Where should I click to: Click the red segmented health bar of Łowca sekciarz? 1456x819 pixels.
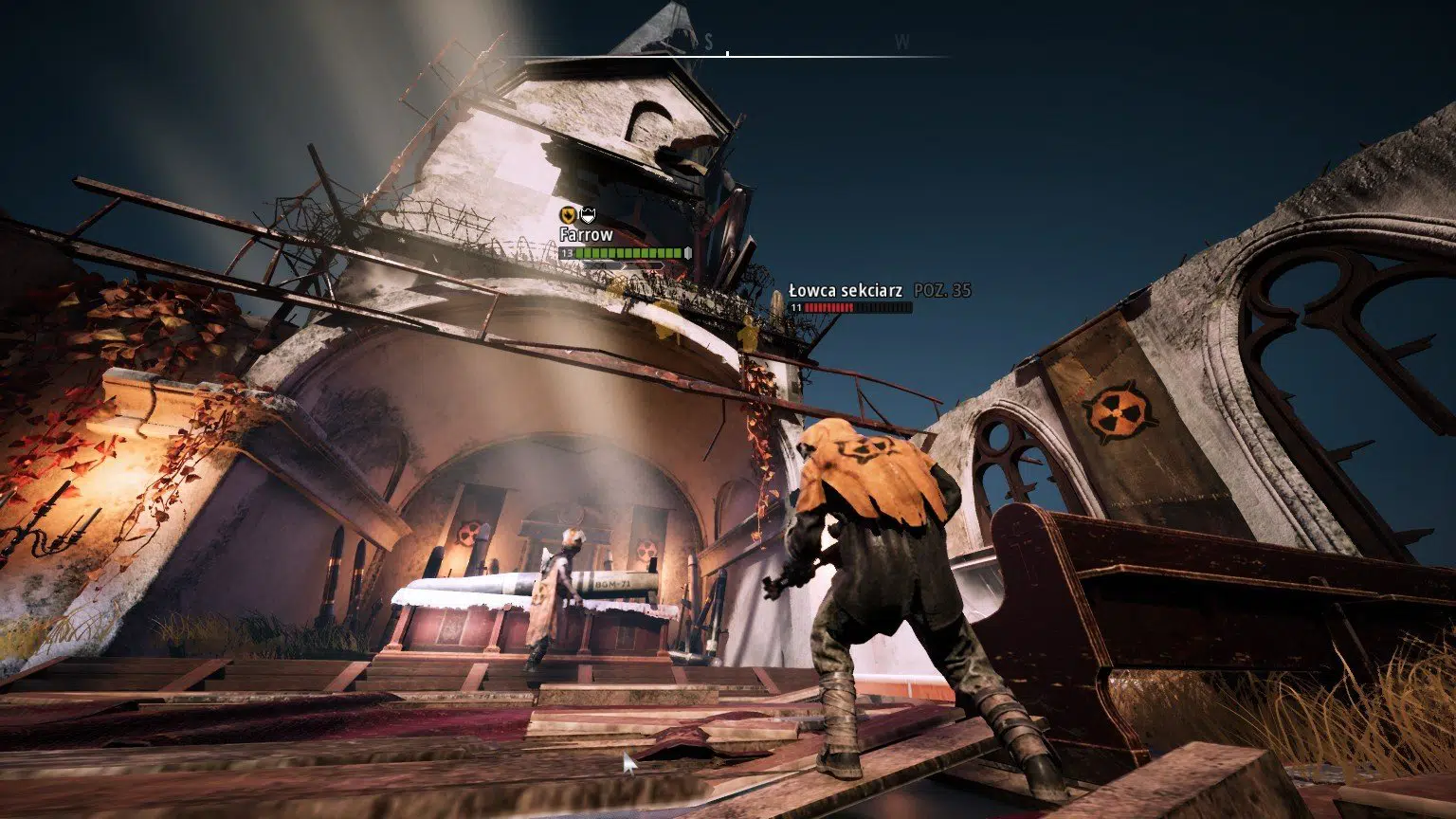click(x=832, y=307)
